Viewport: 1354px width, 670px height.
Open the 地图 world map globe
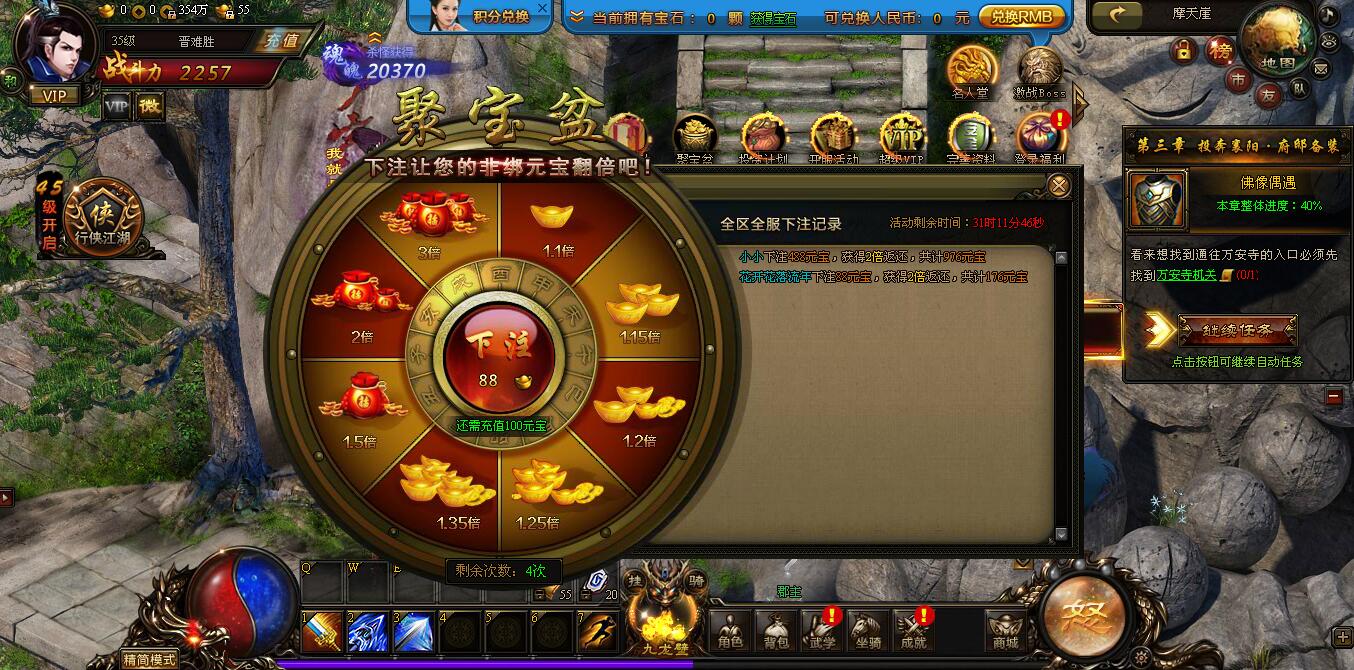pyautogui.click(x=1277, y=40)
